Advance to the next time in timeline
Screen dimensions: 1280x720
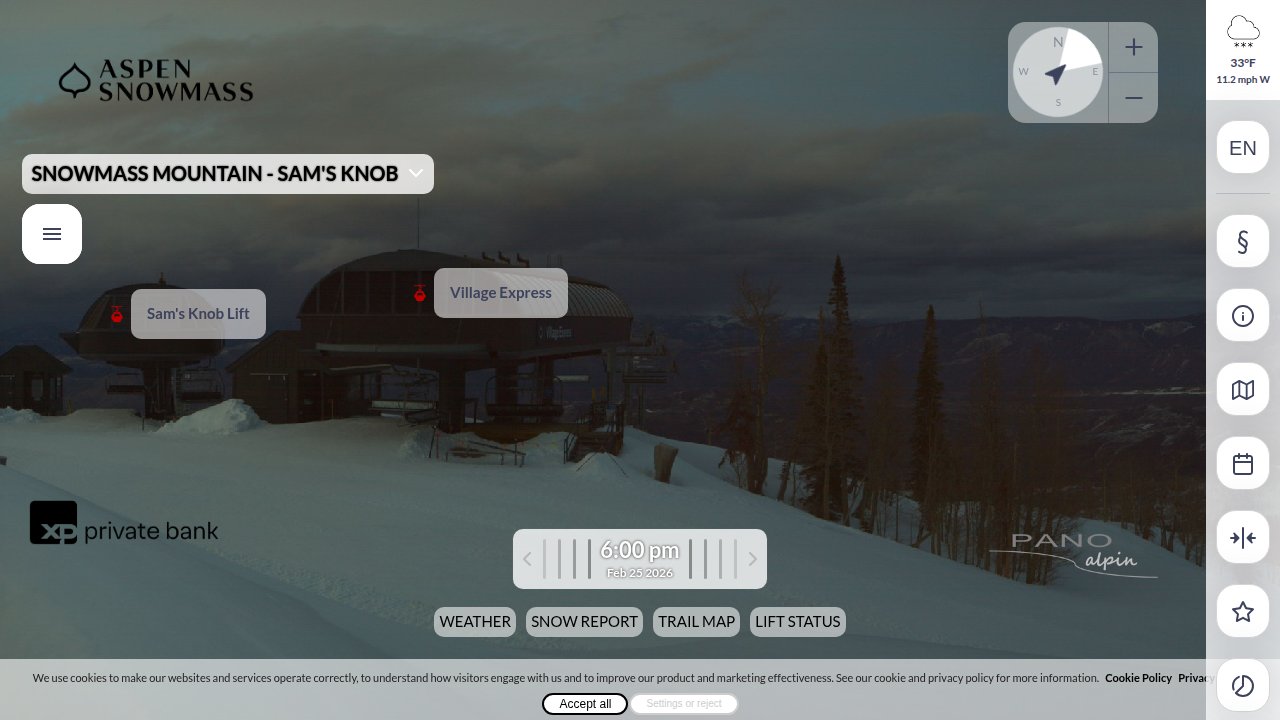click(x=753, y=559)
